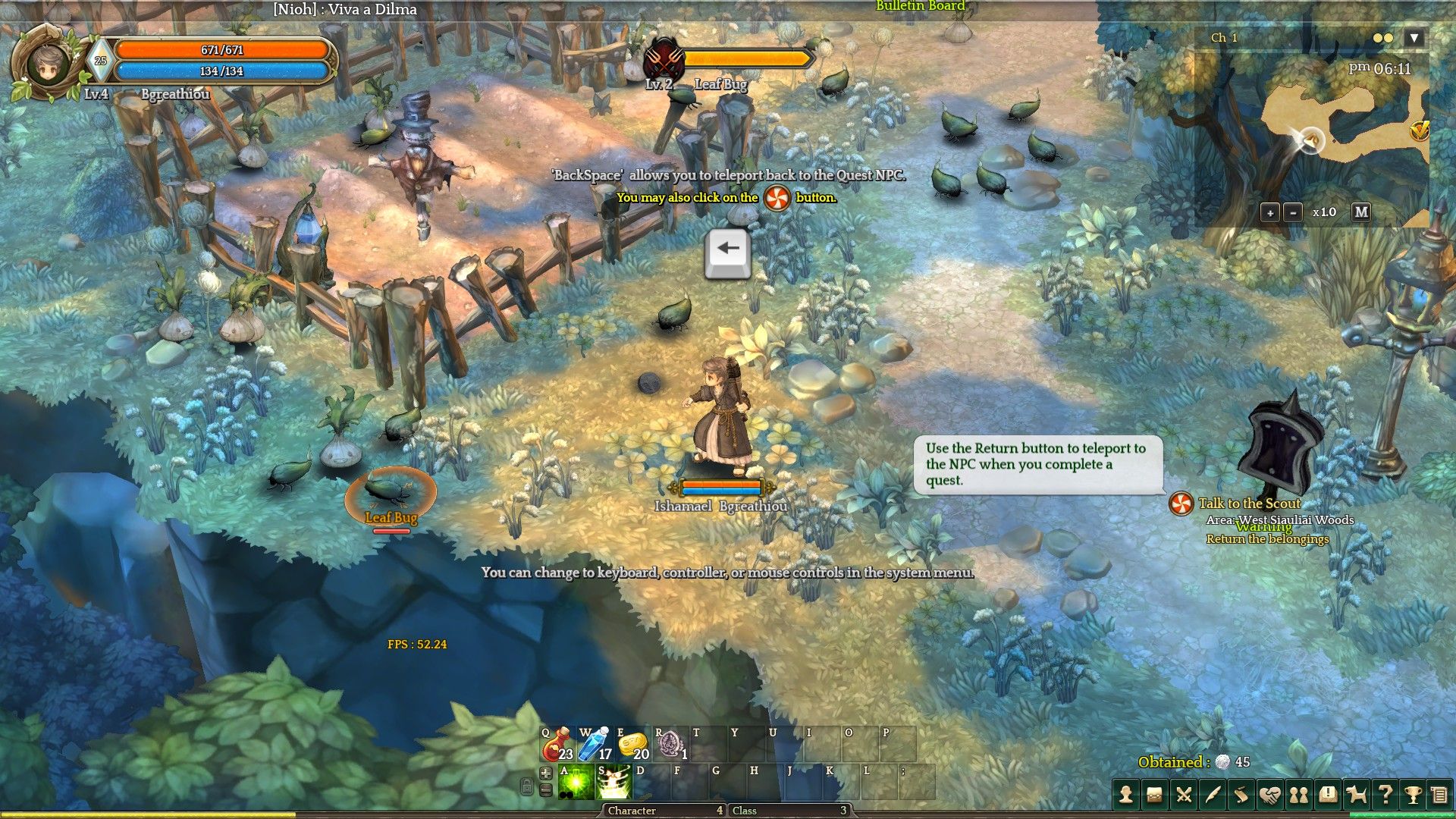This screenshot has height=819, width=1456.
Task: Activate the green cross heal skill
Action: coord(576,782)
